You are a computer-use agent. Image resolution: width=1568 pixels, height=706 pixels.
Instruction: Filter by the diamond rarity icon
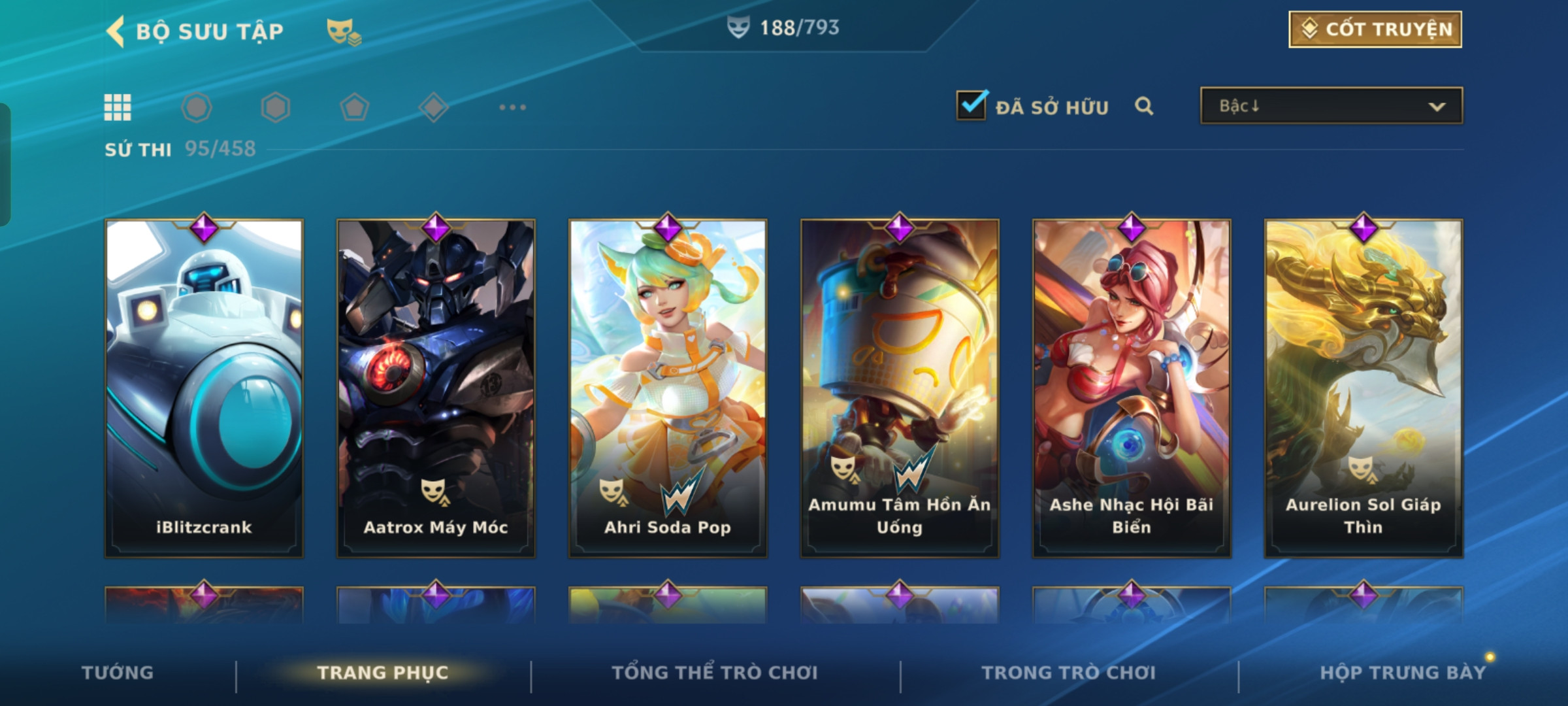coord(433,107)
